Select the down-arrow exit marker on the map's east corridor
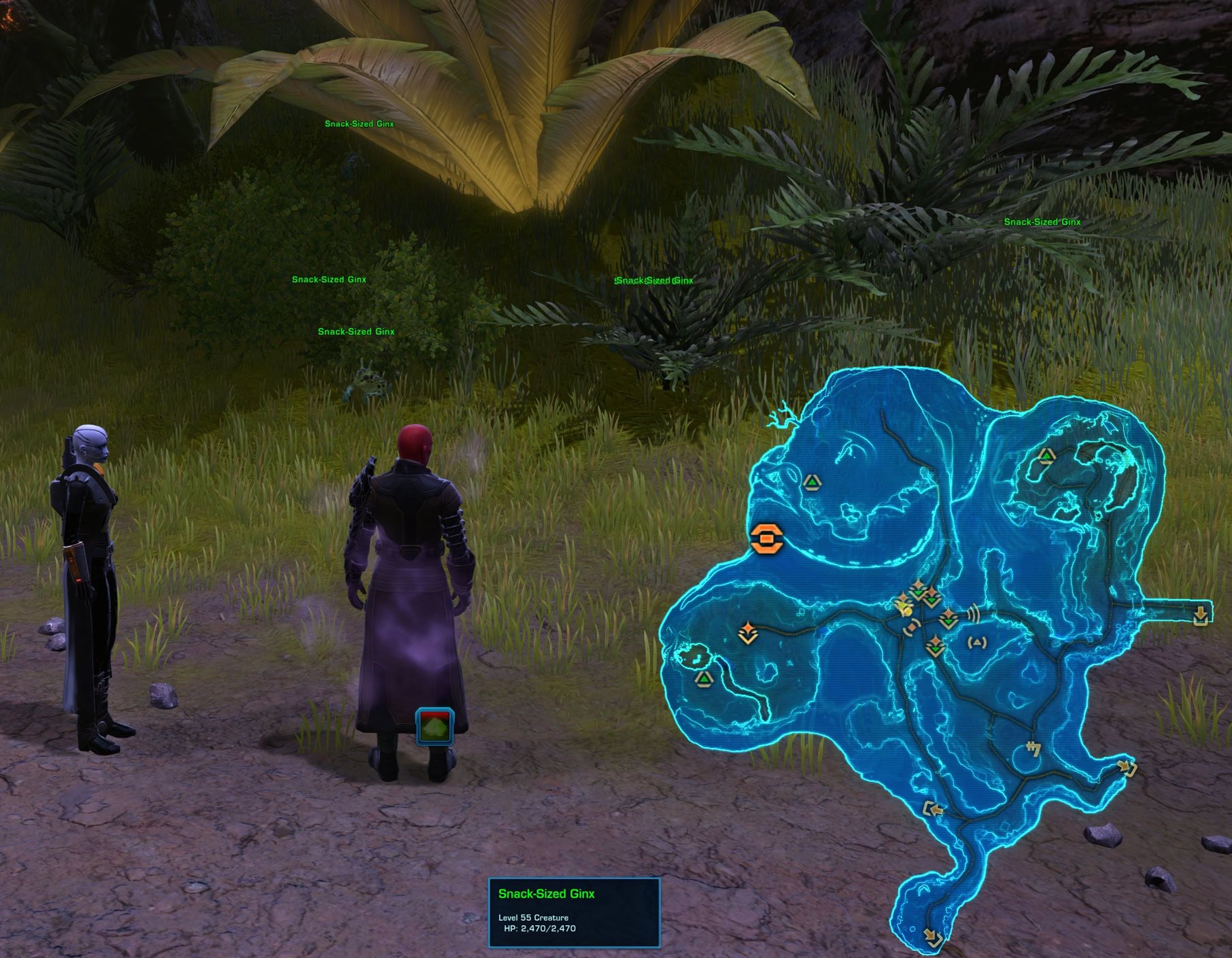The image size is (1232, 958). coord(1201,615)
